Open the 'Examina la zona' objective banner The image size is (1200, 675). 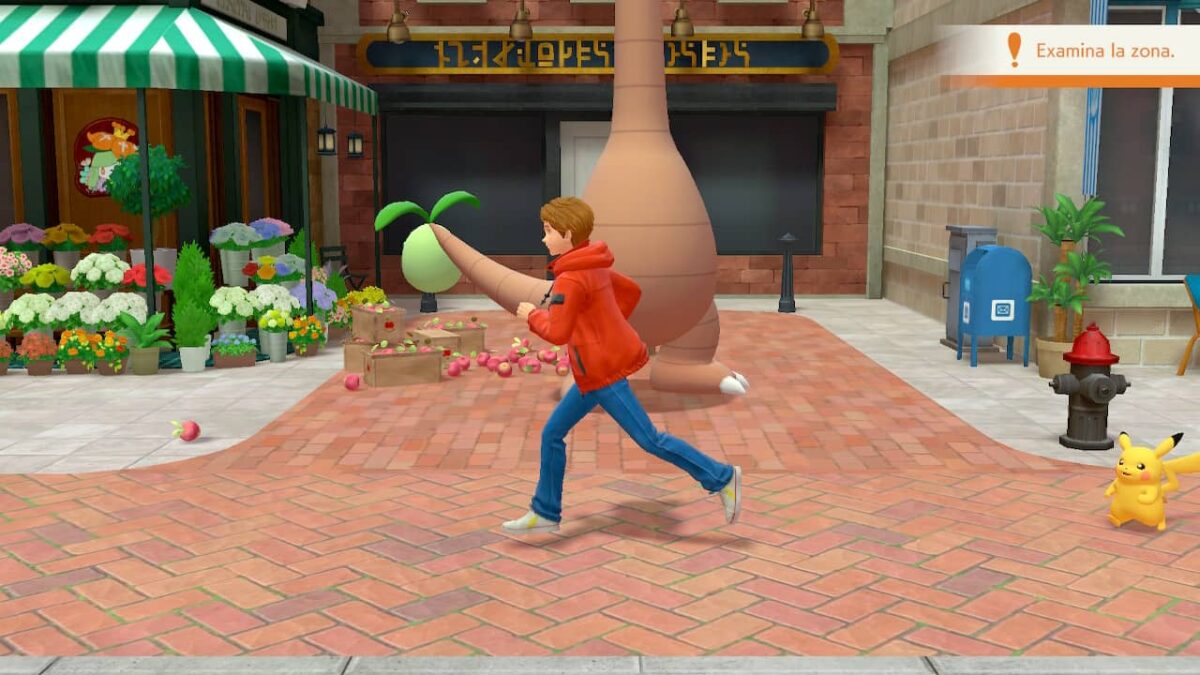tap(1092, 51)
